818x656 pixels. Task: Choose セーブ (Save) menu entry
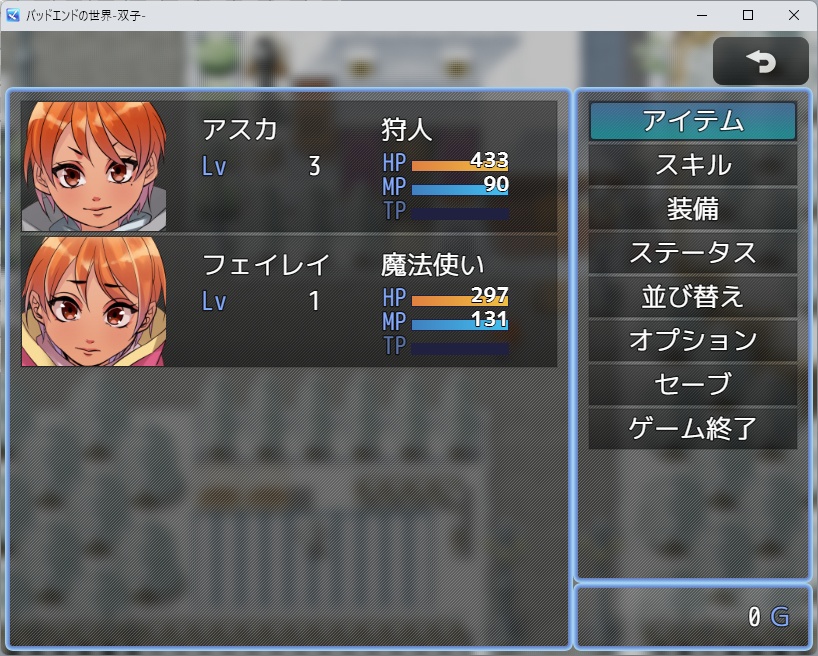pyautogui.click(x=692, y=385)
